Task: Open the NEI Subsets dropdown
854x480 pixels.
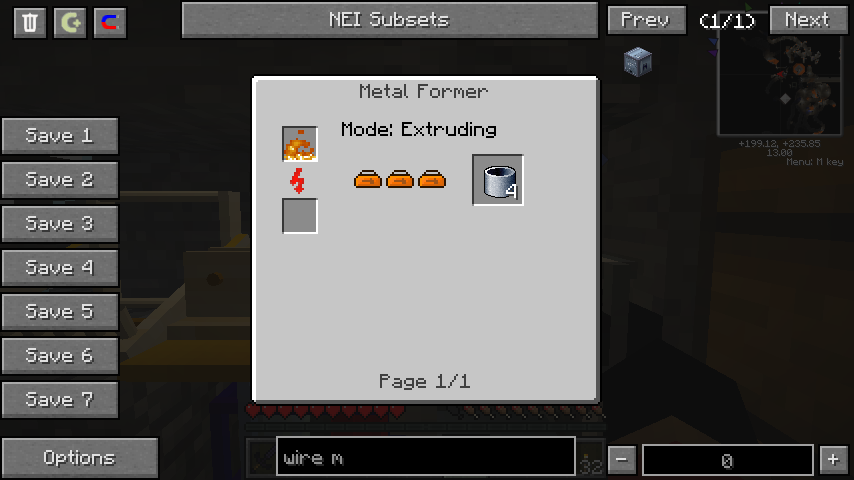Action: (389, 20)
